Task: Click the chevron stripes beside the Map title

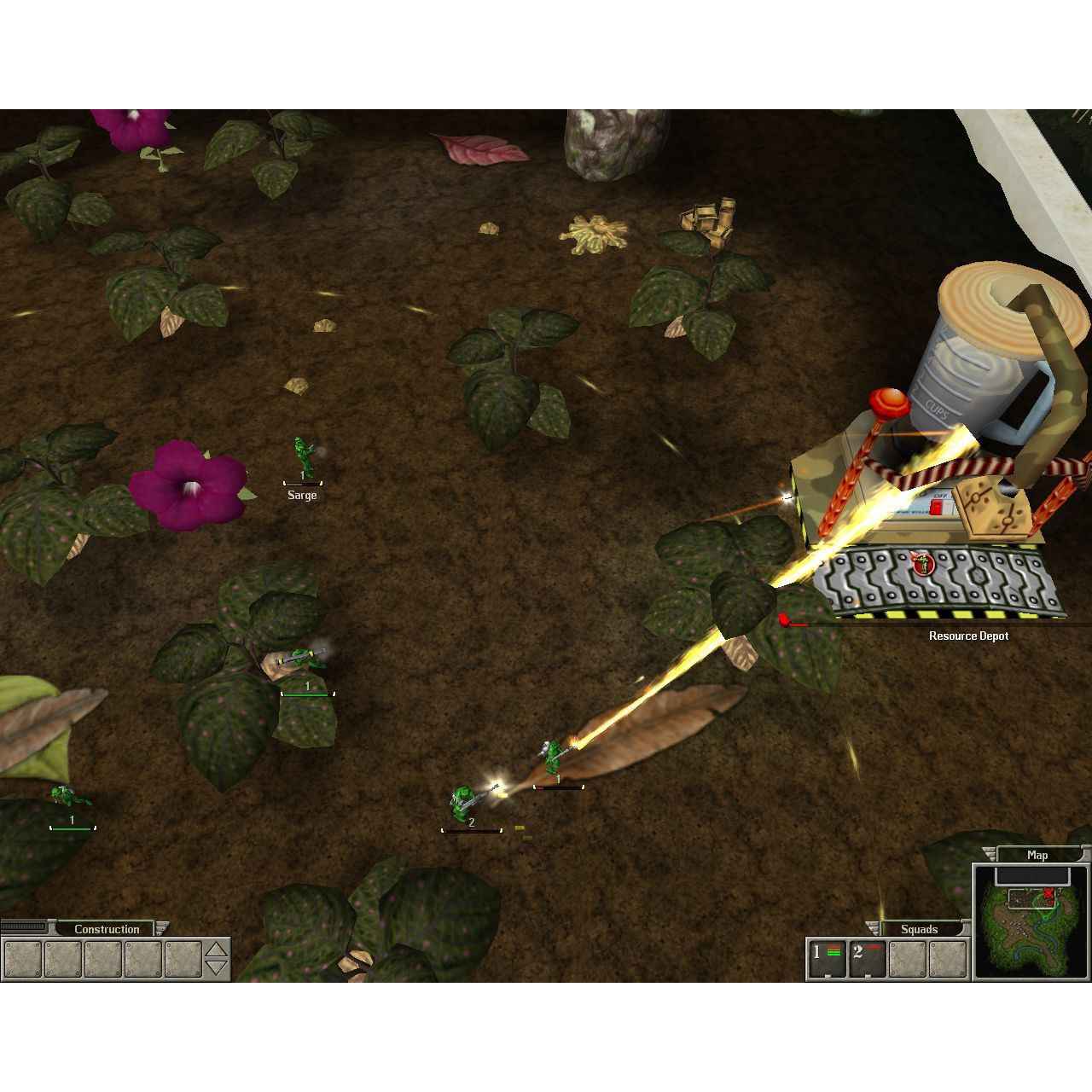Action: coord(989,855)
